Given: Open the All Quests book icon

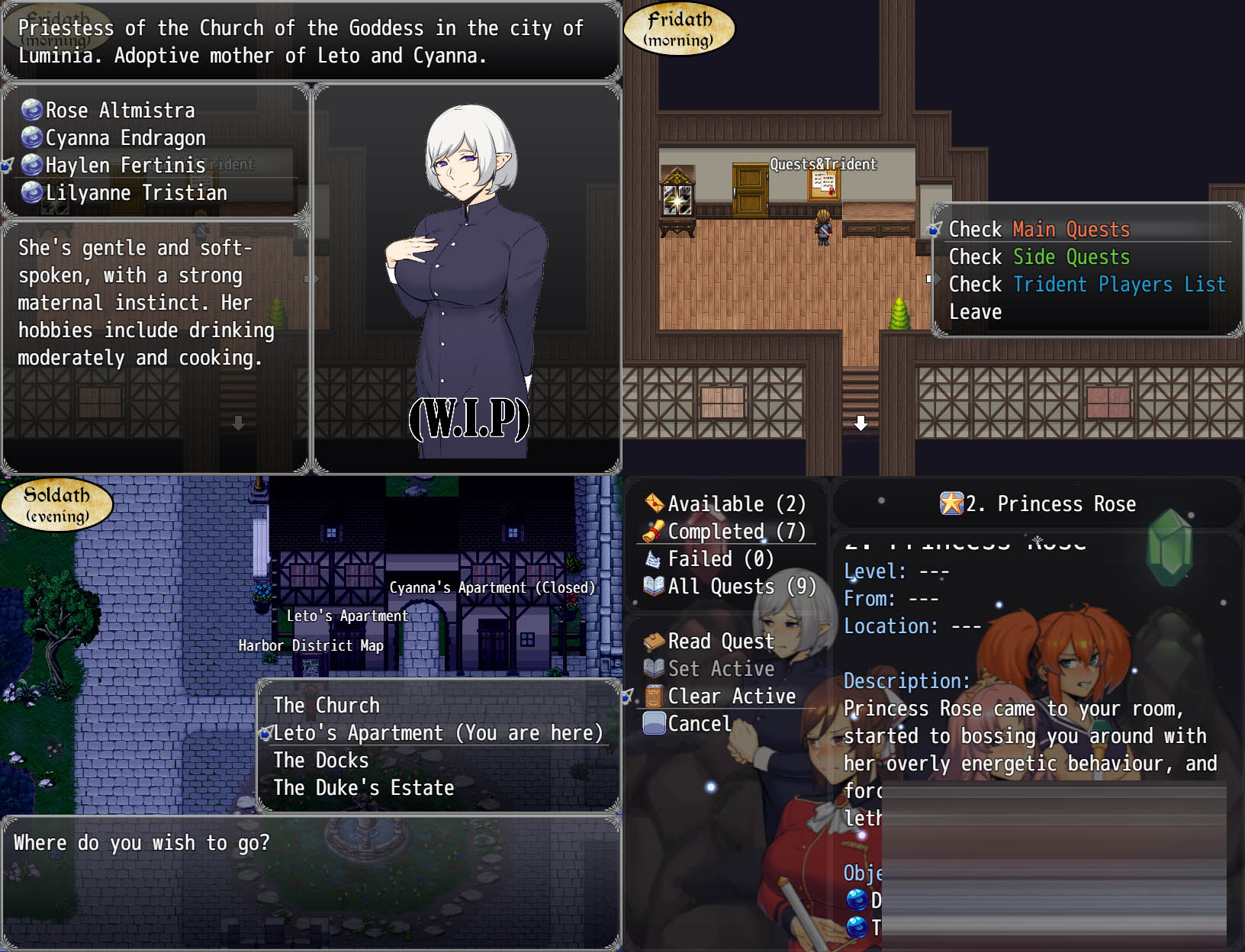Looking at the screenshot, I should click(652, 586).
